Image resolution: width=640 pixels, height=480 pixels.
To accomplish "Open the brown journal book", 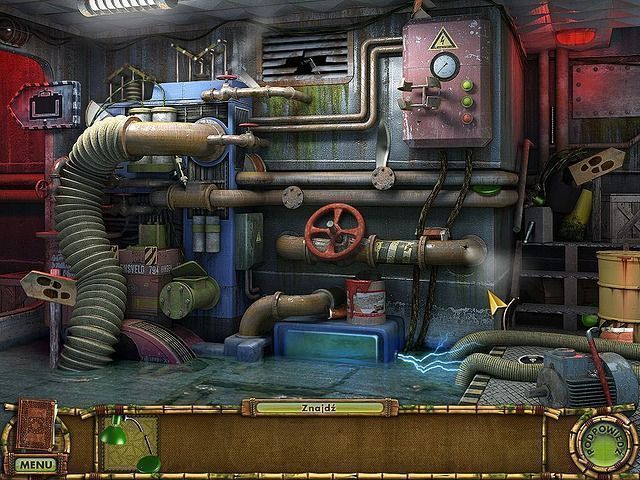I will [37, 424].
